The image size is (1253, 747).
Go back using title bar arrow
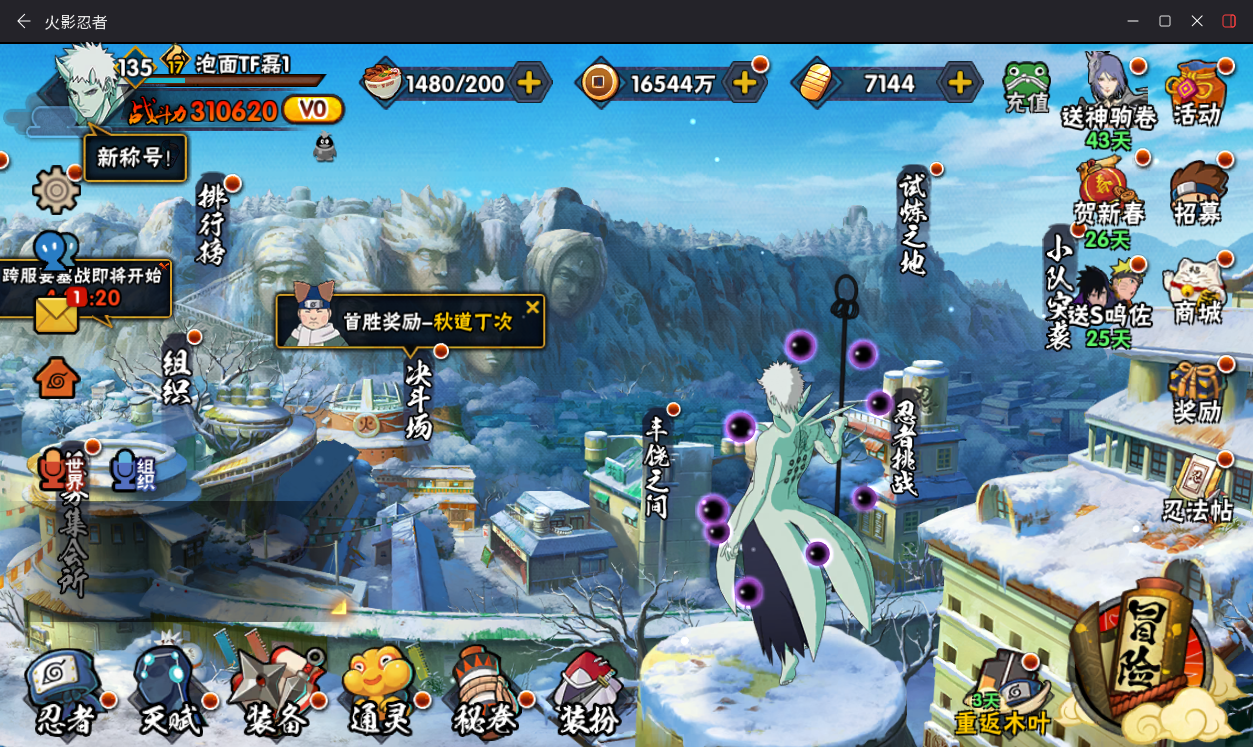[x=23, y=21]
